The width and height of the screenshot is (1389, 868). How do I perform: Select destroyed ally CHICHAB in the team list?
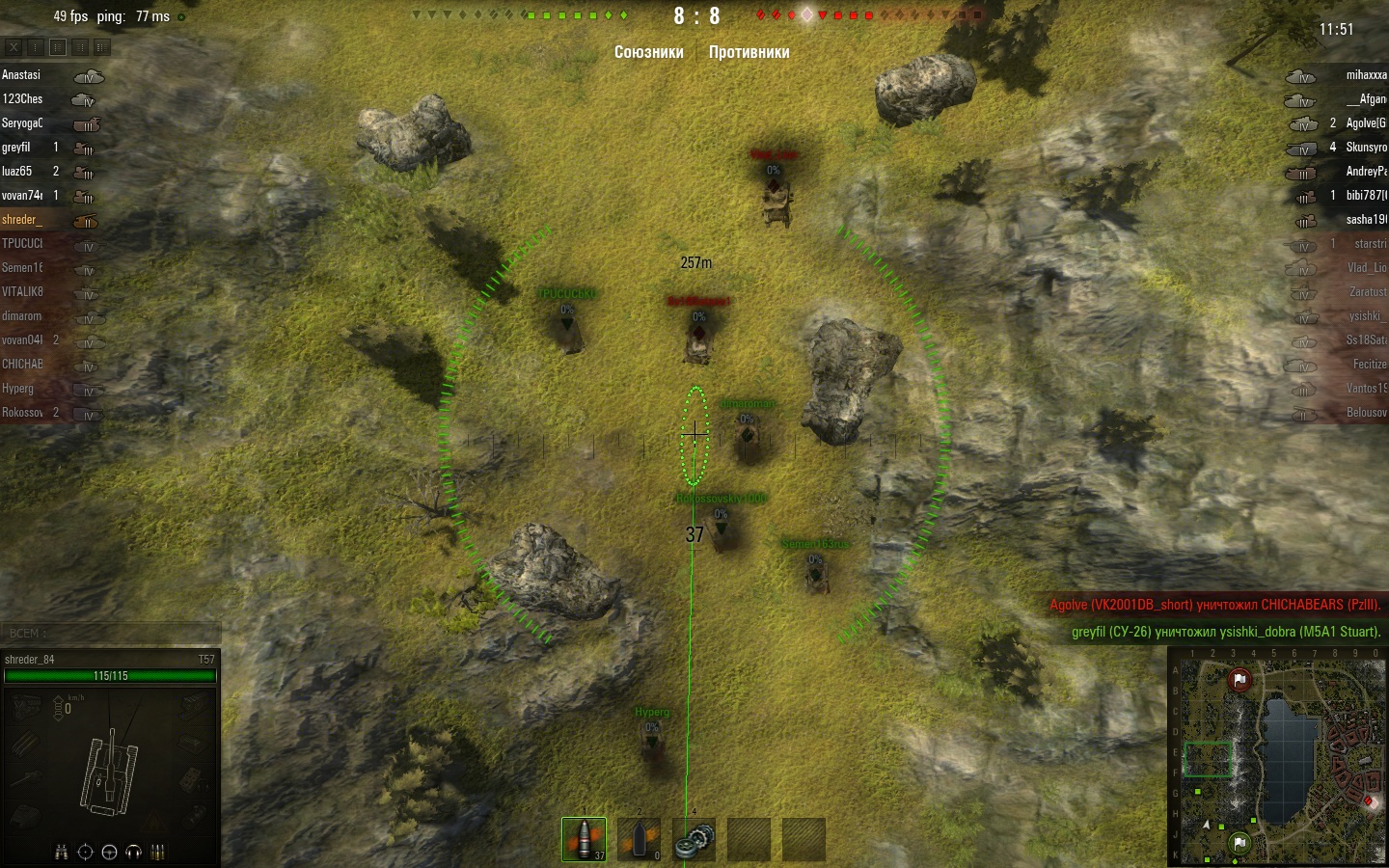coord(22,365)
